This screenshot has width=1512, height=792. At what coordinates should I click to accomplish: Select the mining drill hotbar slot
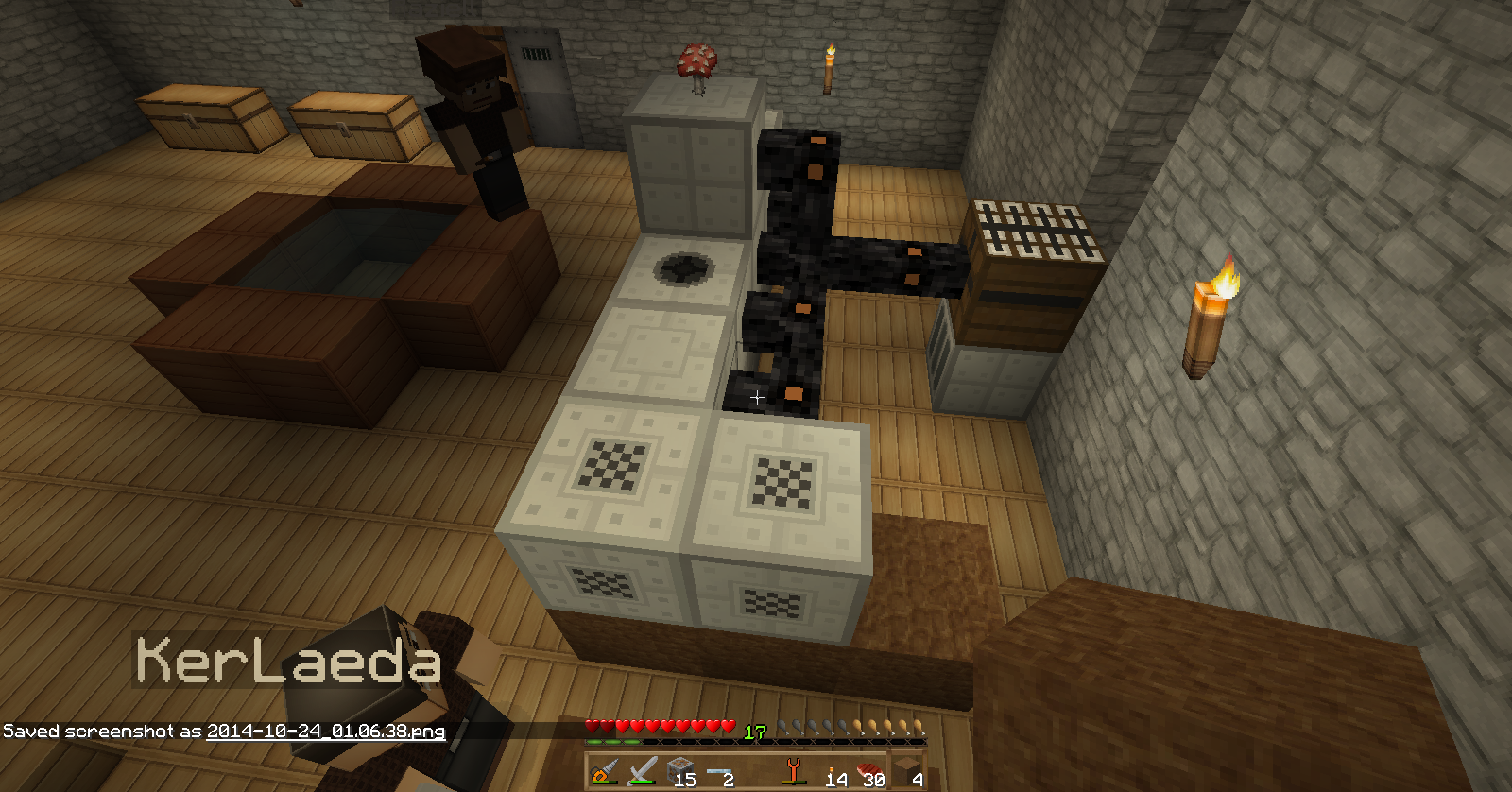pos(605,772)
